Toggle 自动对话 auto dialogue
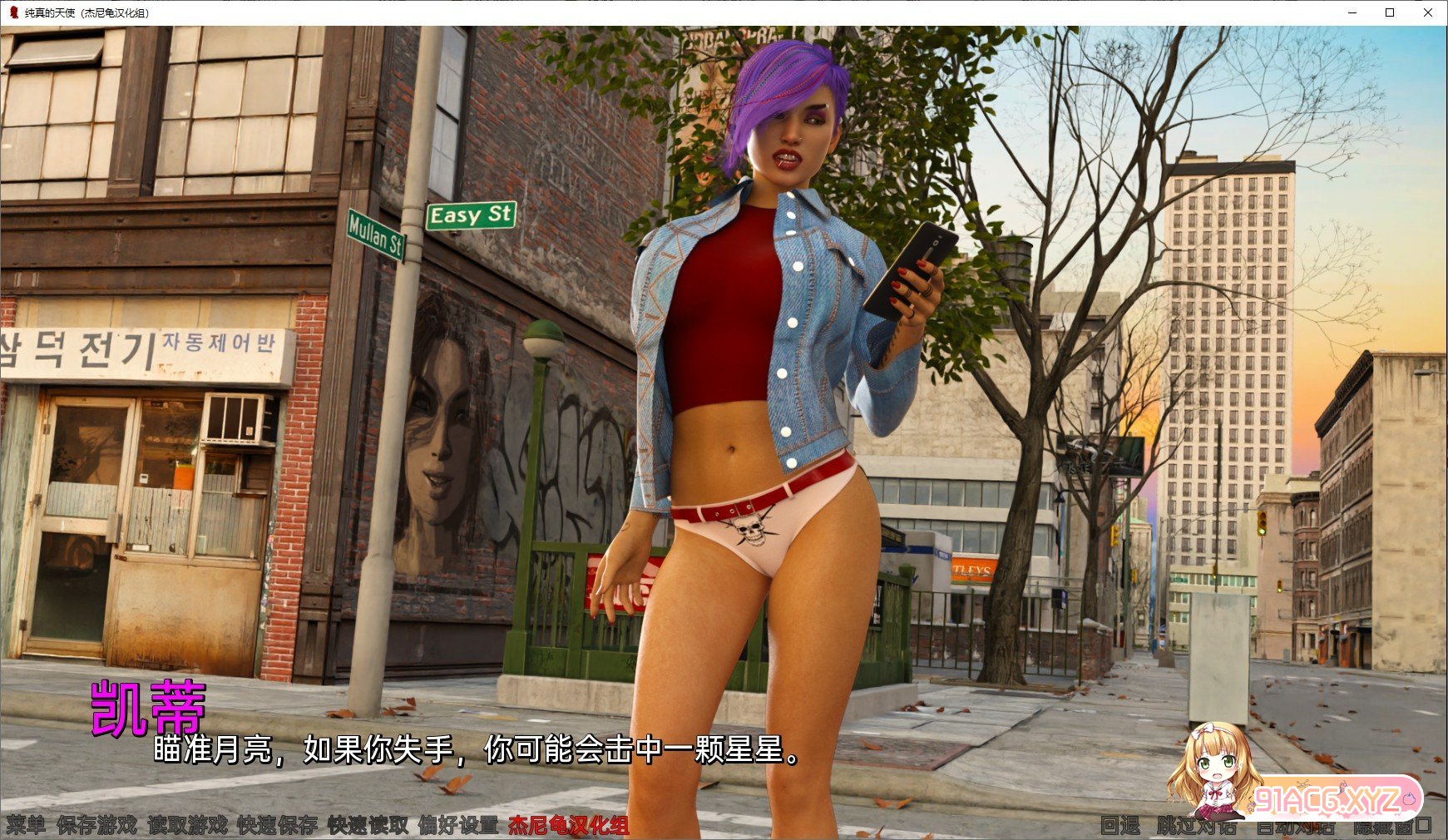The height and width of the screenshot is (840, 1448). (1294, 826)
